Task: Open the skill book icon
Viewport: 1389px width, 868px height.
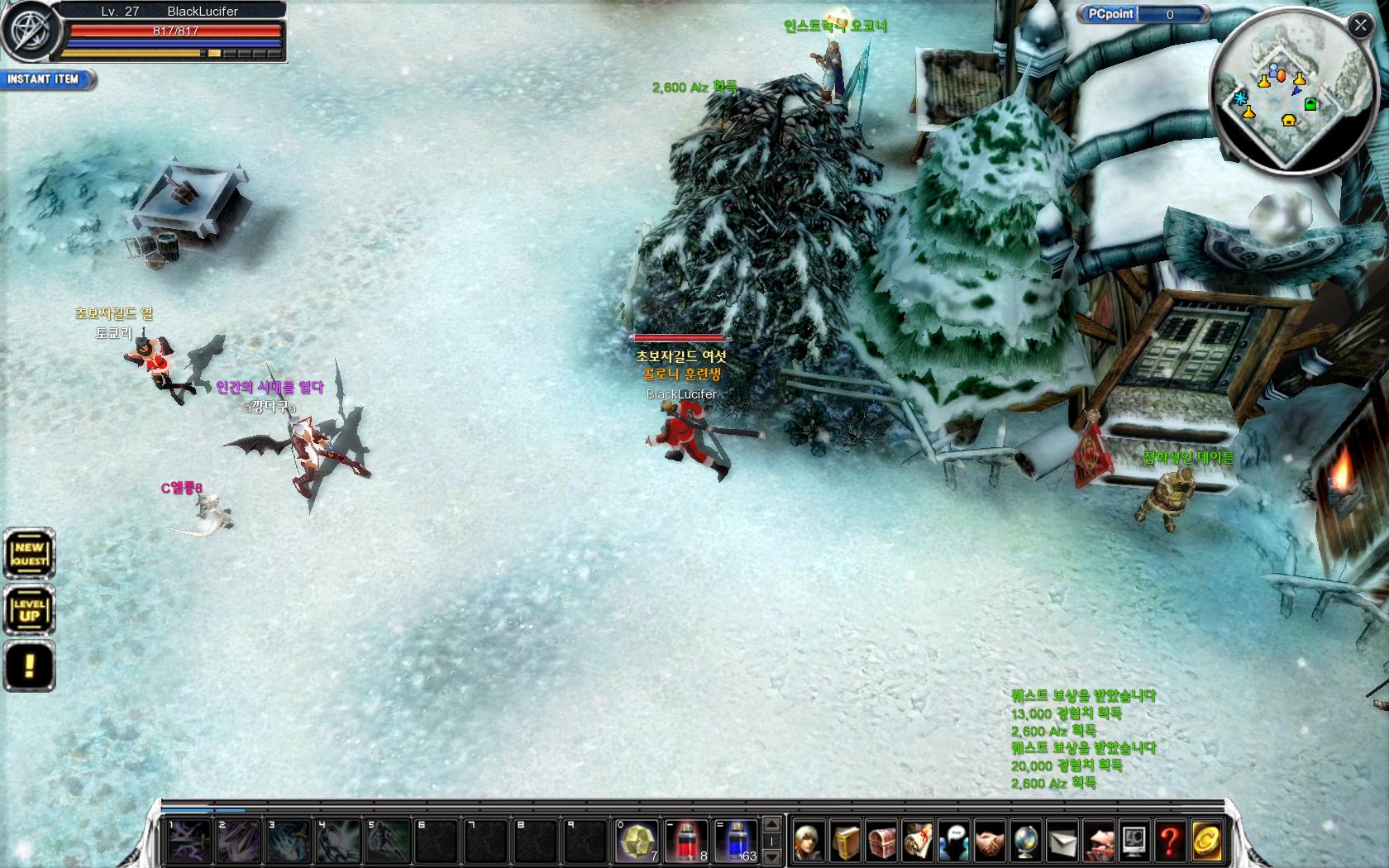Action: coord(846,842)
